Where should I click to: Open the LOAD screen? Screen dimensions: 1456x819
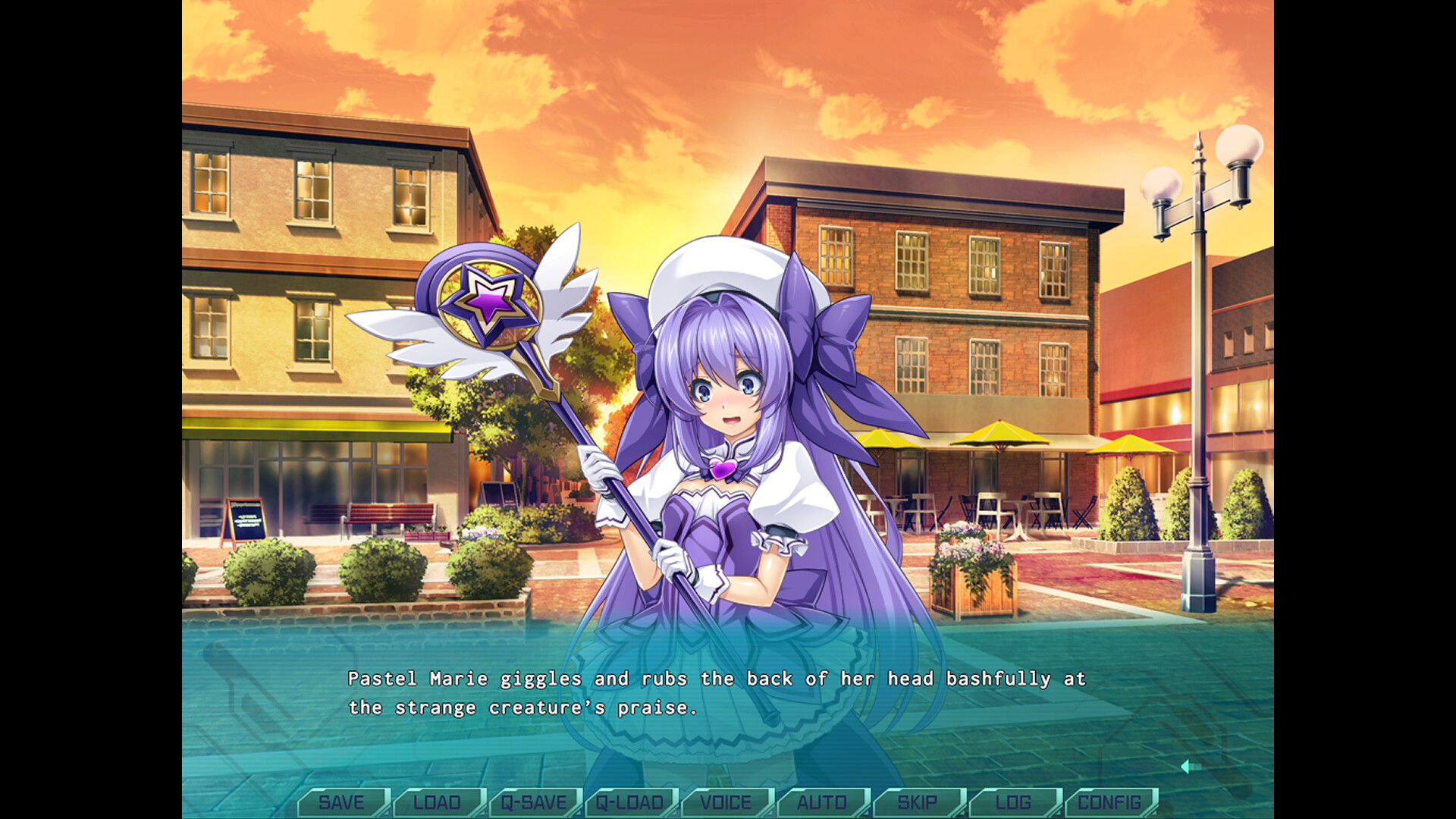[438, 802]
